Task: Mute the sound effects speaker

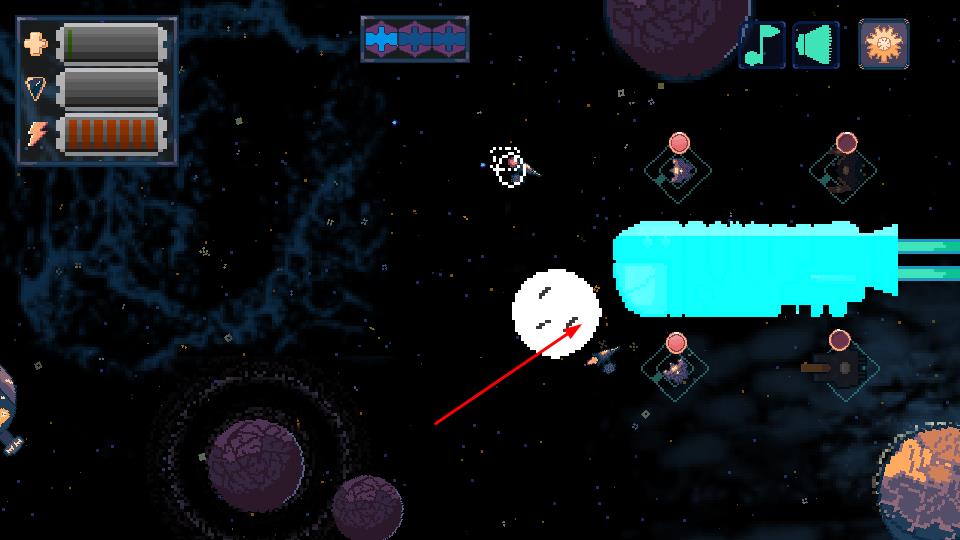Action: click(x=816, y=45)
